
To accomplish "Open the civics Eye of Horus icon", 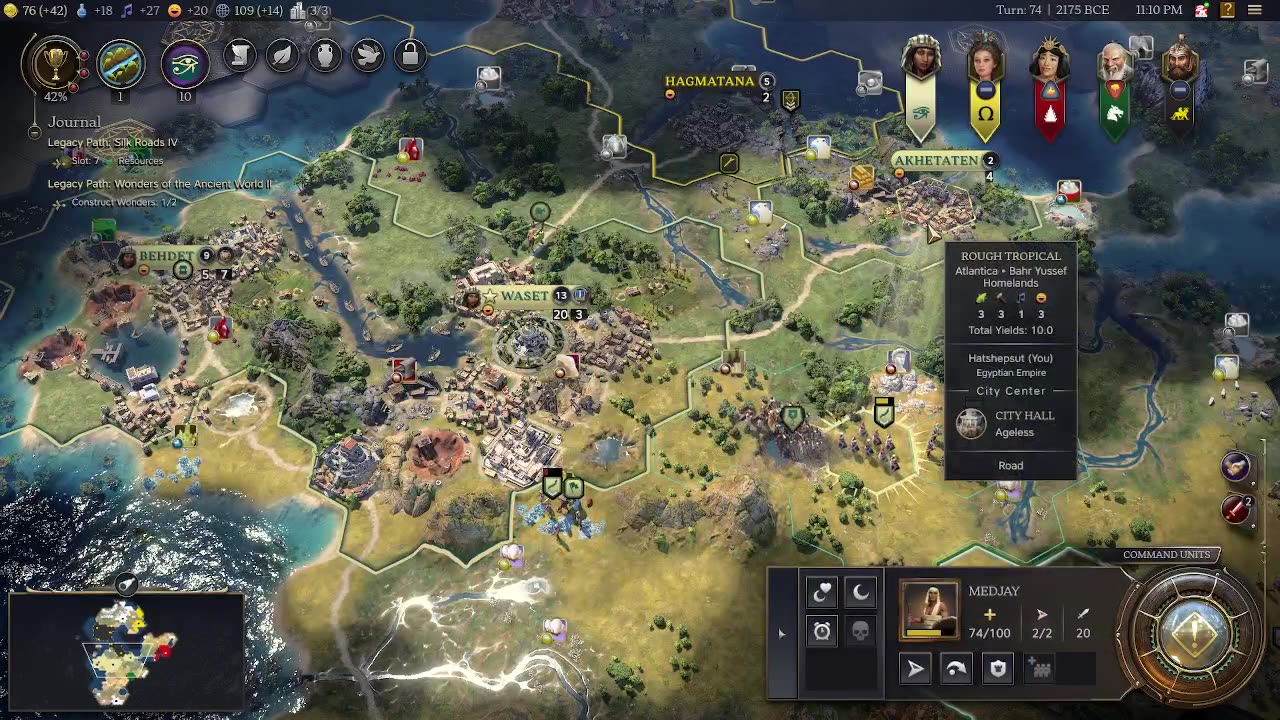I will [184, 64].
